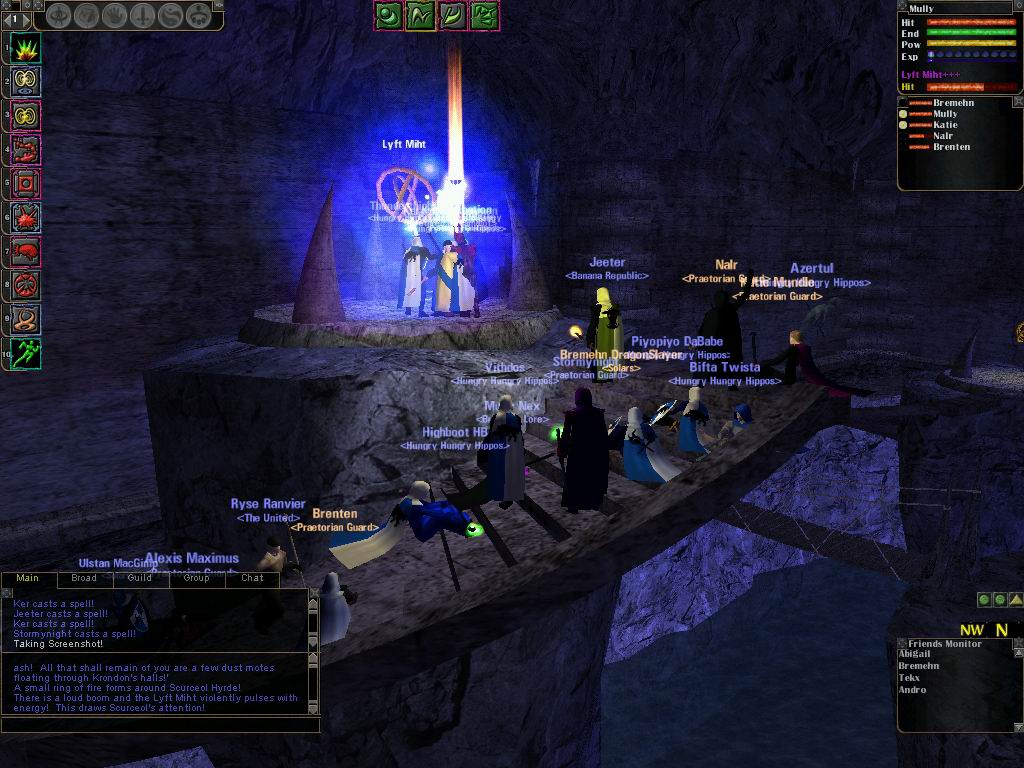
Task: Go to the next hotbar page arrow
Action: (27, 18)
